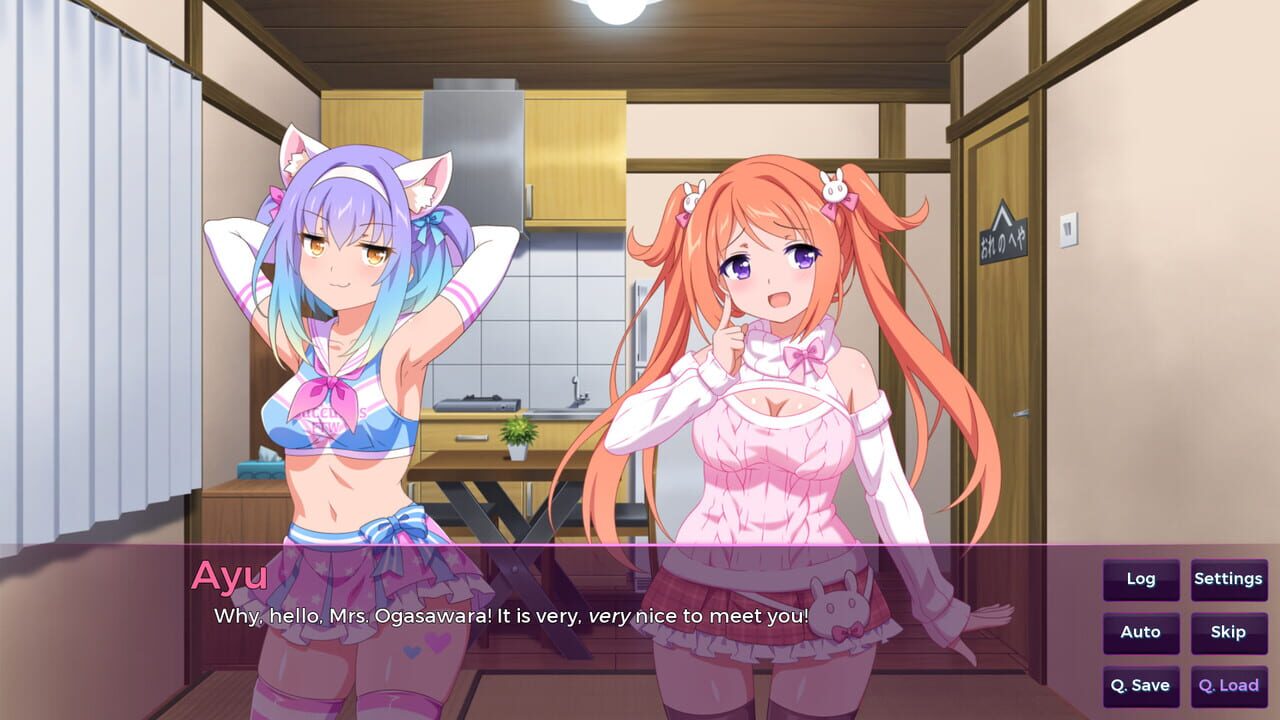Quick save the game with Q. Save
The height and width of the screenshot is (720, 1280).
(1140, 685)
